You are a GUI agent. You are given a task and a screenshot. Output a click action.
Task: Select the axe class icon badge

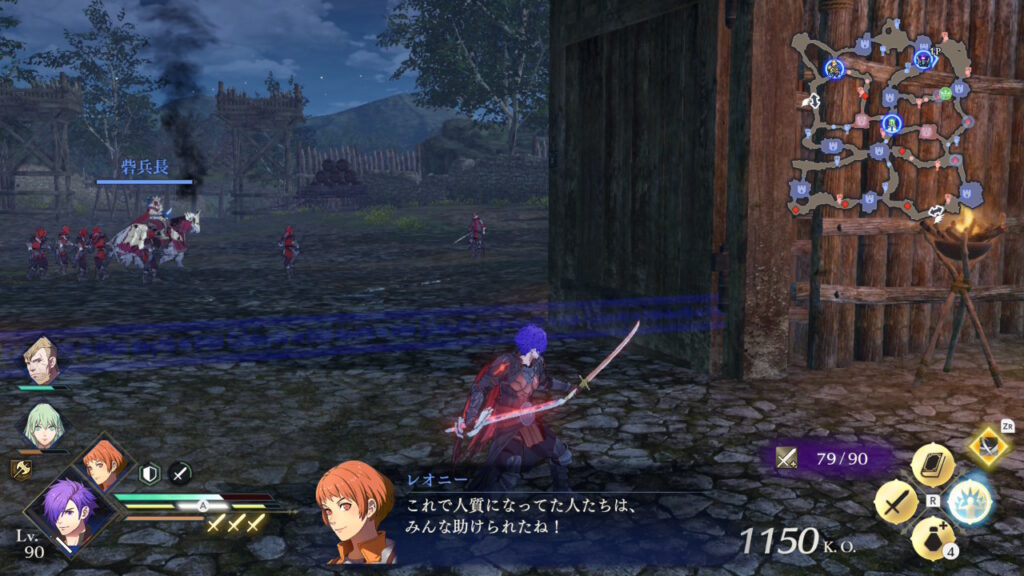click(20, 470)
